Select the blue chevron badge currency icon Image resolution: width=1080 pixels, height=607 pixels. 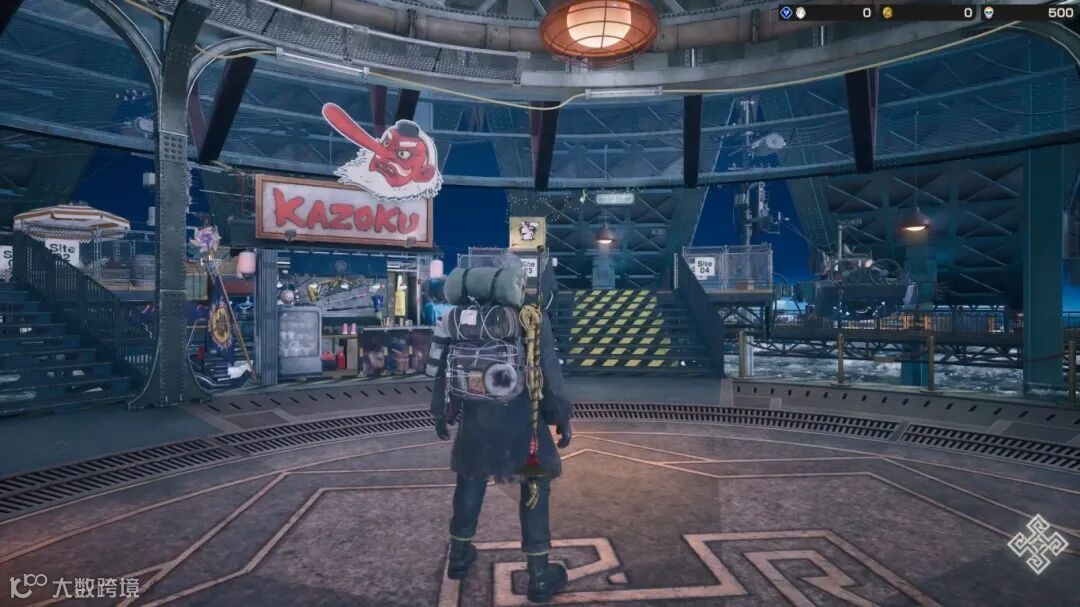(x=786, y=13)
